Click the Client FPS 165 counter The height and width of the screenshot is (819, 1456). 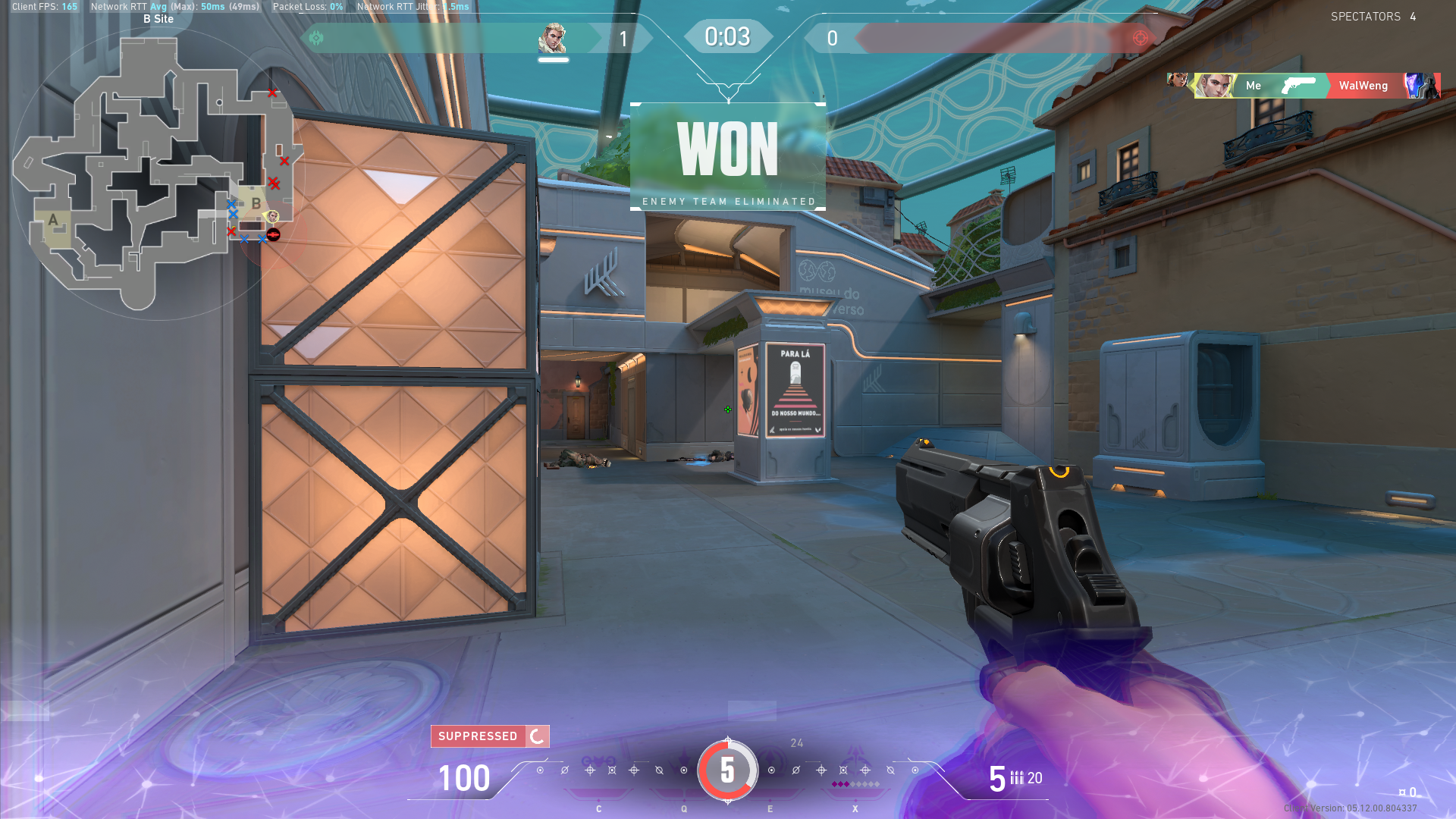pos(43,6)
